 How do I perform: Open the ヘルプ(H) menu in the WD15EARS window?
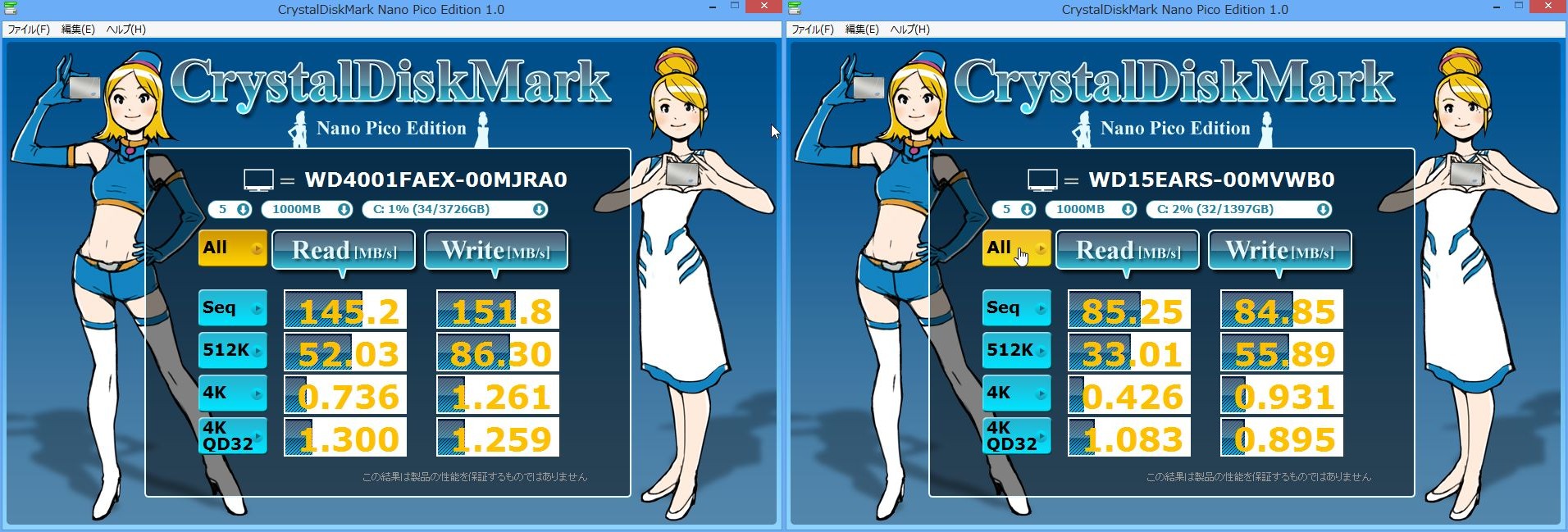[x=909, y=30]
